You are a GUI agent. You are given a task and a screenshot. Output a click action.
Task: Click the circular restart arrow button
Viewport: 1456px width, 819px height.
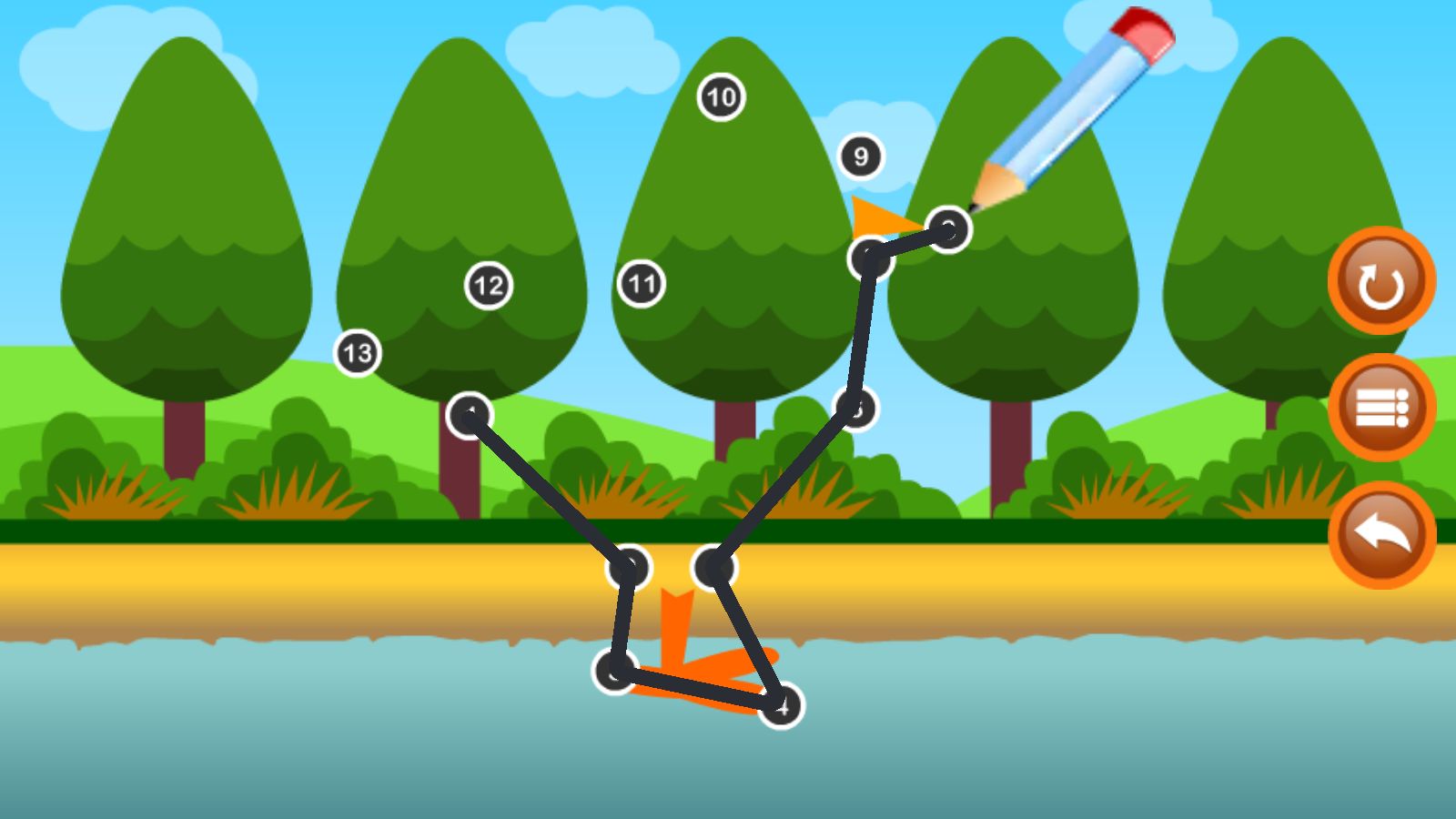[1380, 281]
